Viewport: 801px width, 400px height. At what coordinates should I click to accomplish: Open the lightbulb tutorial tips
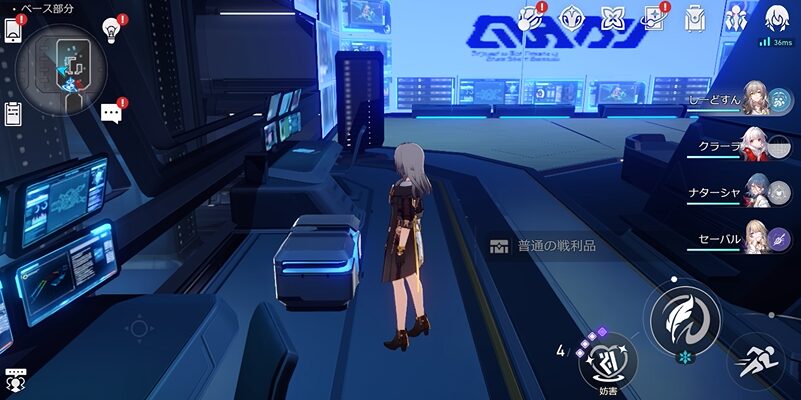[x=111, y=32]
